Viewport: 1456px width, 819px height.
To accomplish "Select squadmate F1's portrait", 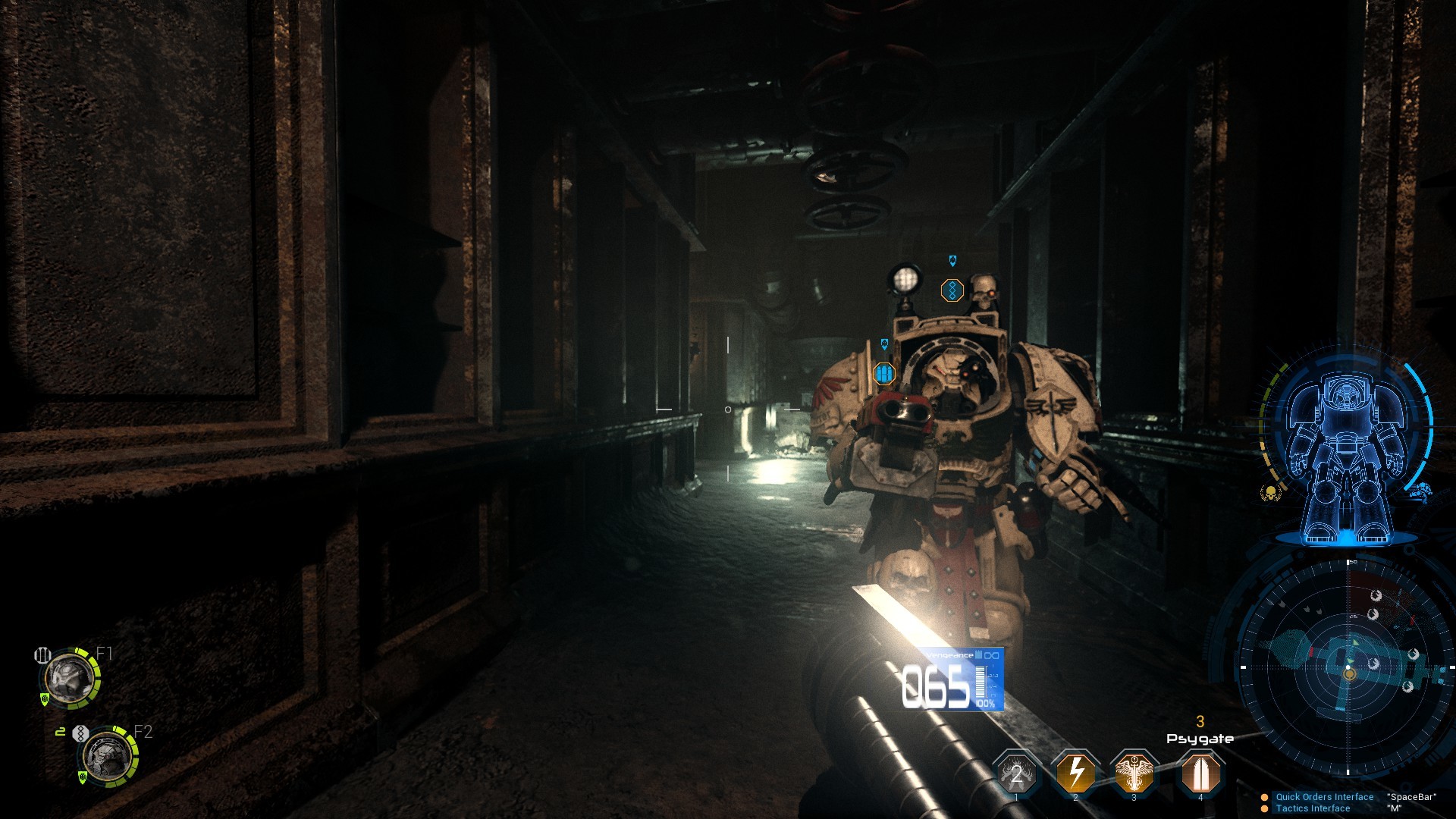I will point(68,679).
